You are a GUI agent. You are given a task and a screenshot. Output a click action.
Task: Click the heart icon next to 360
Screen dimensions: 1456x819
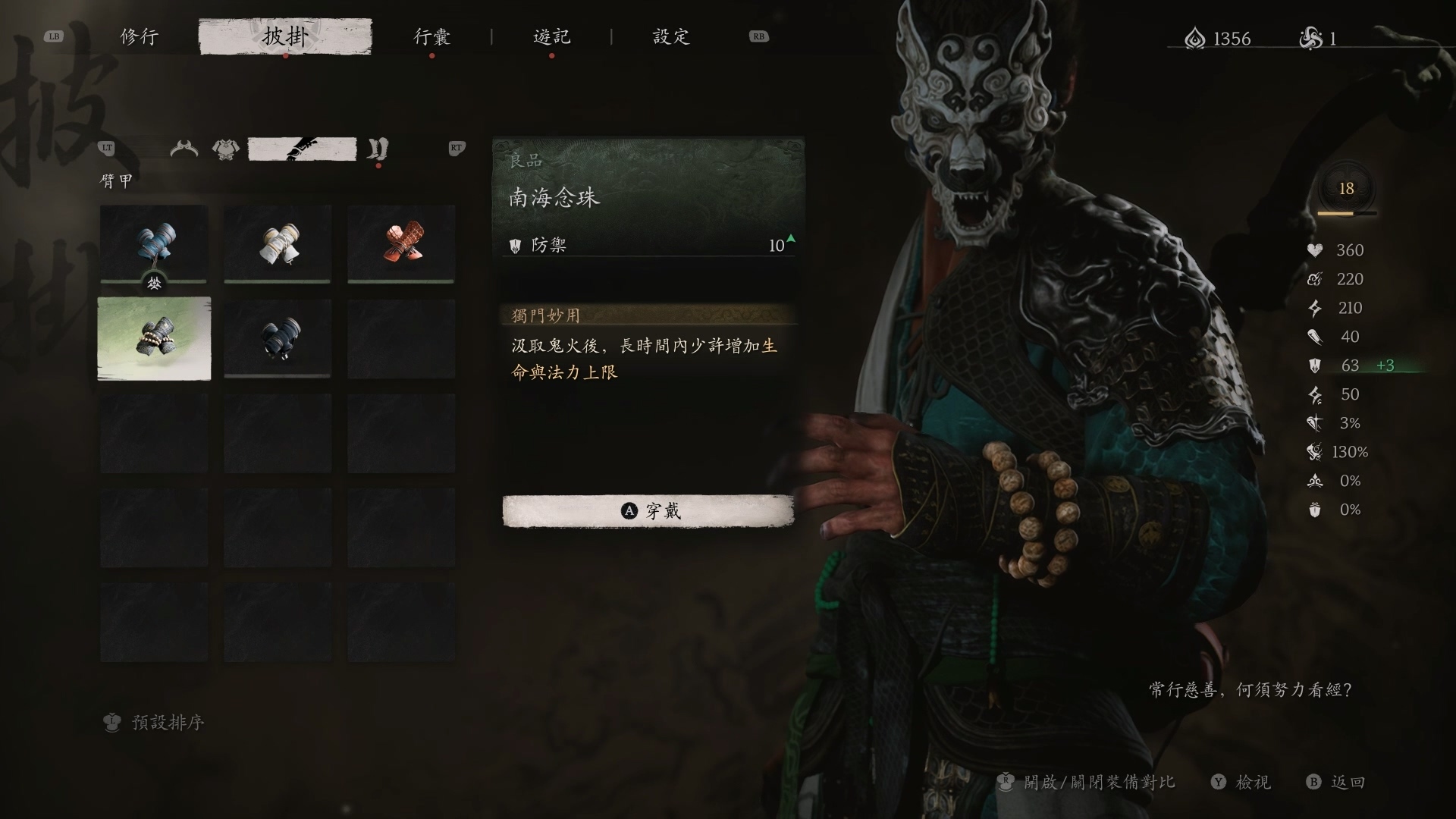tap(1316, 250)
